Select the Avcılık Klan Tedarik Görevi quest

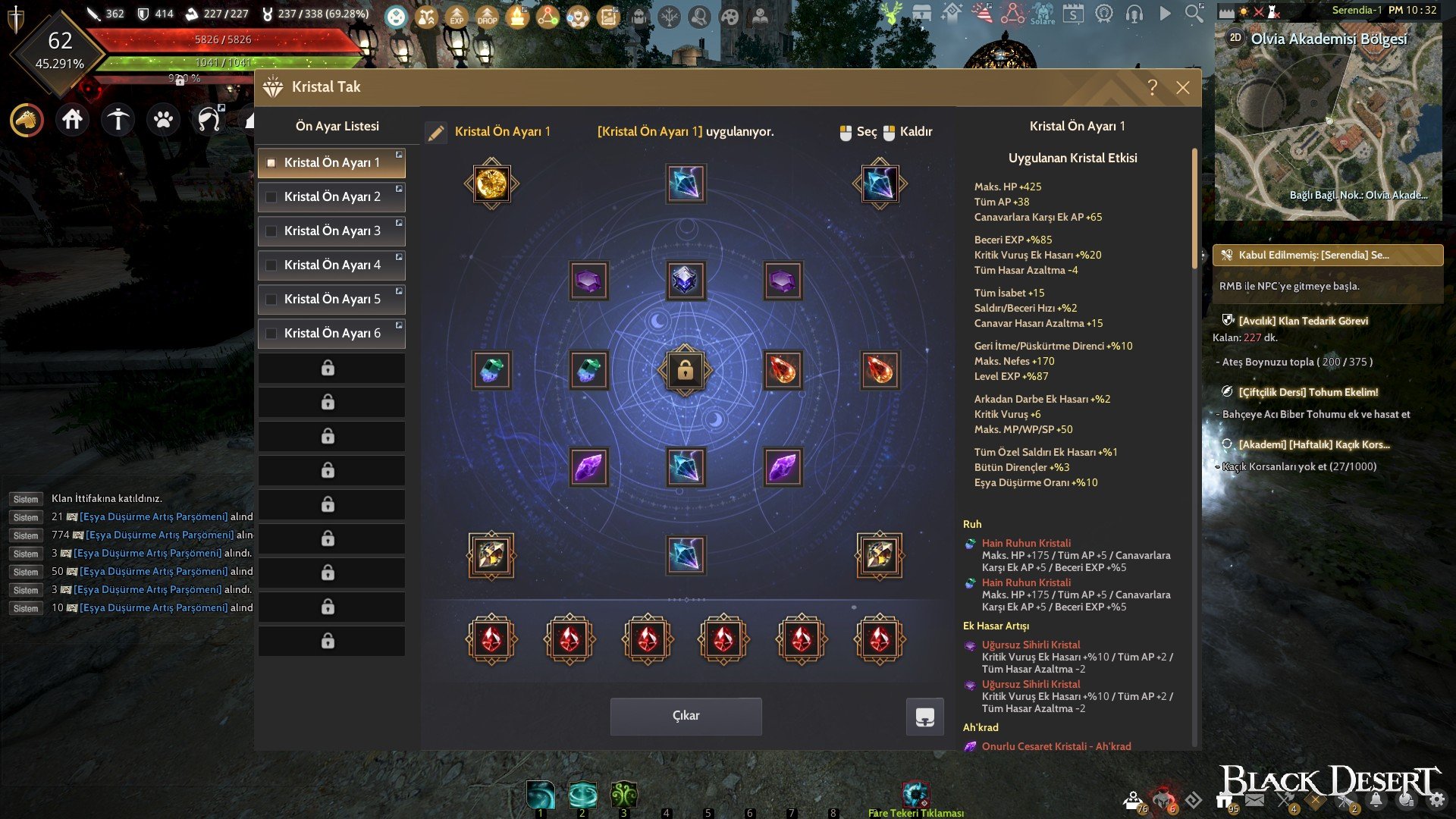point(1303,321)
